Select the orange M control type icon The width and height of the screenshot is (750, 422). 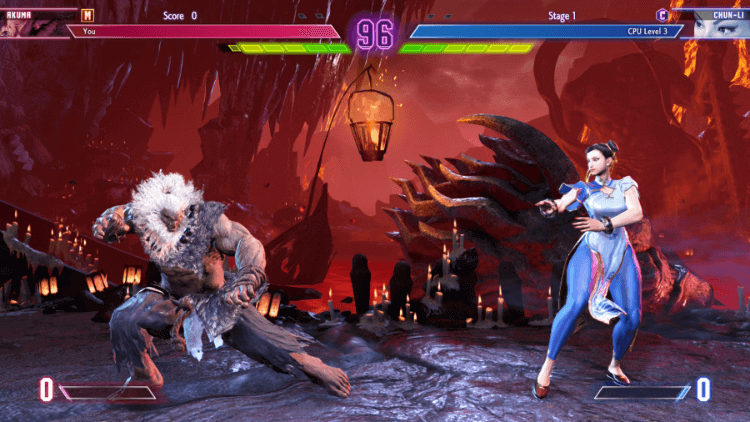tap(88, 16)
